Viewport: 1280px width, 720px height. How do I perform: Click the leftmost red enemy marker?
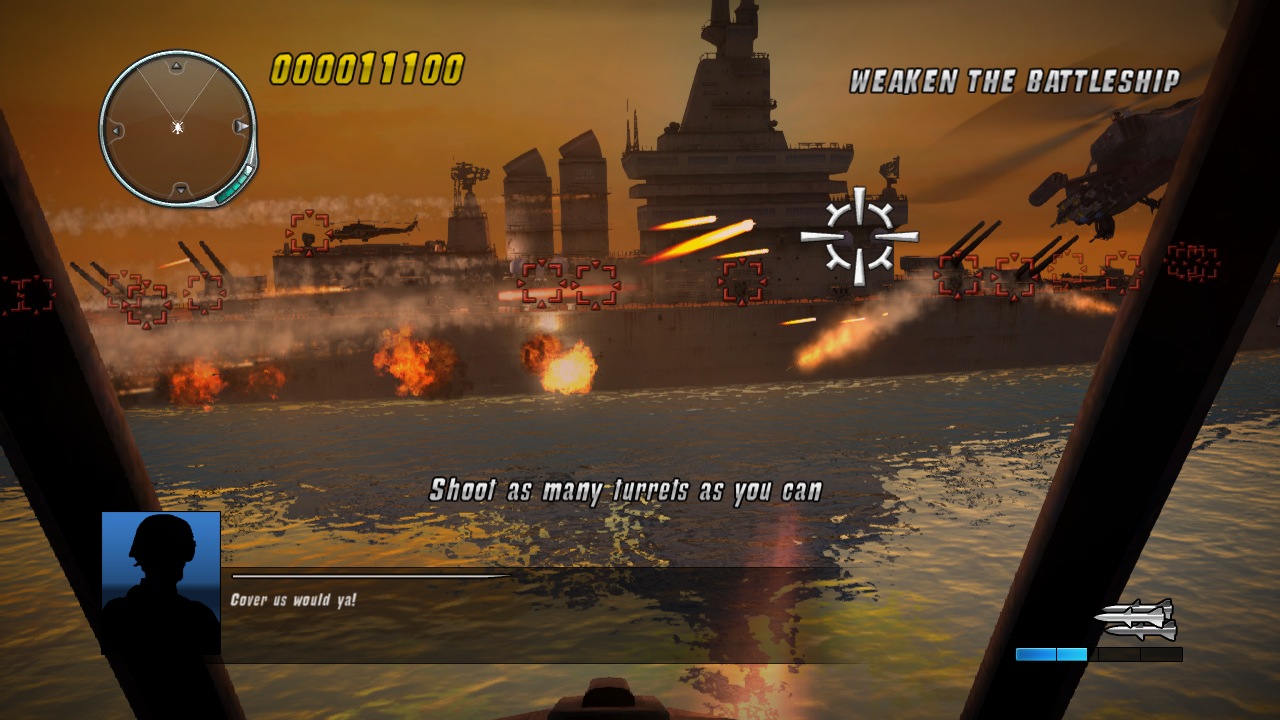pos(30,295)
